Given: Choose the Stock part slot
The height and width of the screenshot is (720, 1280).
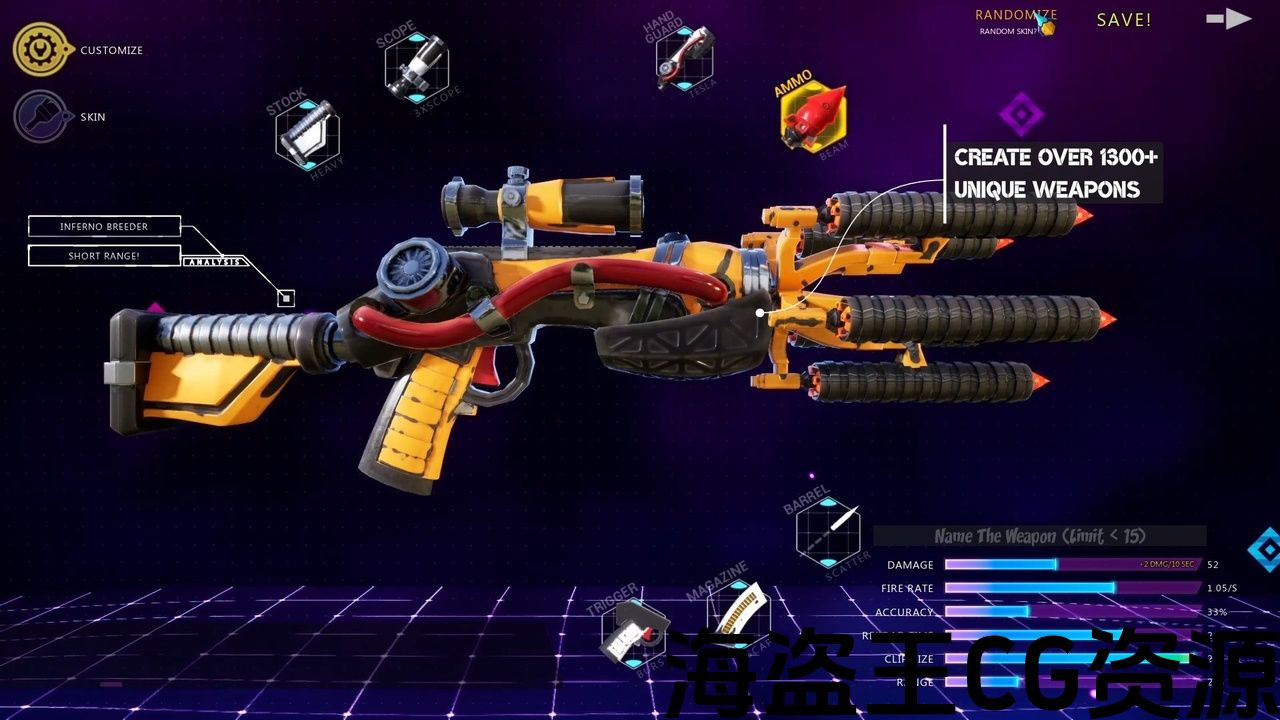Looking at the screenshot, I should pyautogui.click(x=307, y=134).
